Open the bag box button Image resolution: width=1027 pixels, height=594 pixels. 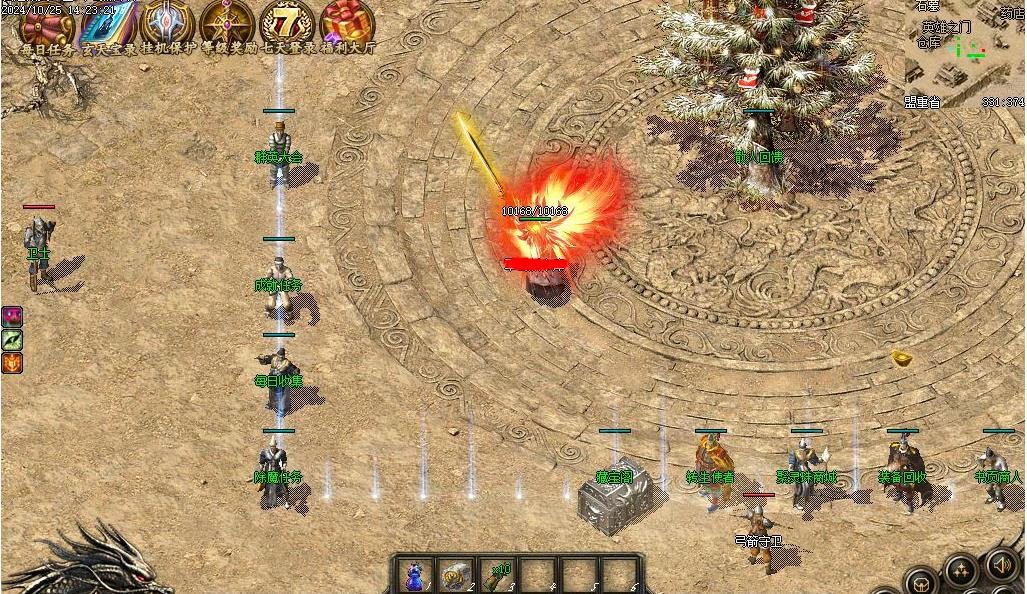pyautogui.click(x=921, y=581)
